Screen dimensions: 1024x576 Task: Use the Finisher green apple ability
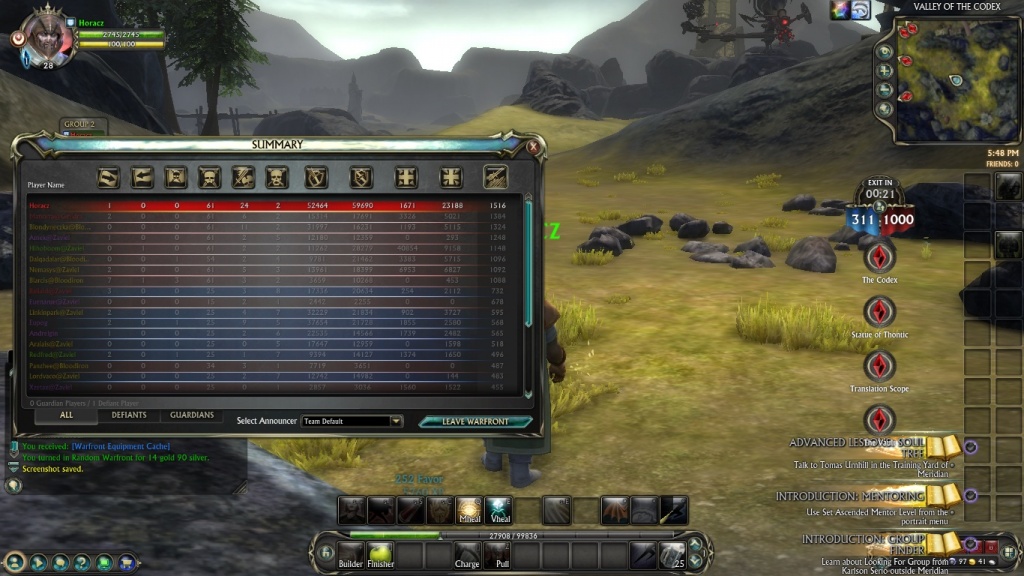378,553
